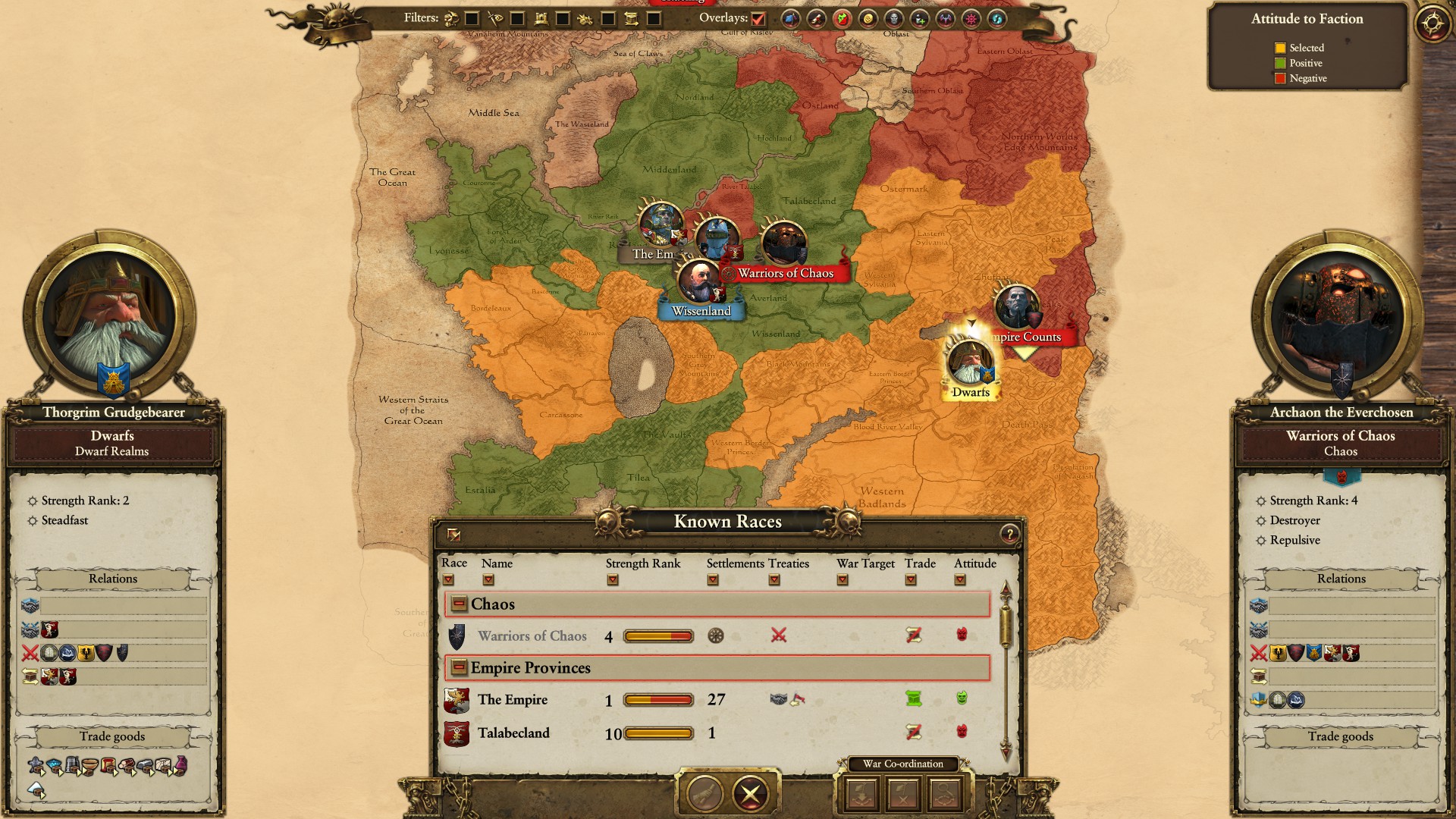Collapse the Chaos race group
Image resolution: width=1456 pixels, height=819 pixels.
[x=458, y=604]
